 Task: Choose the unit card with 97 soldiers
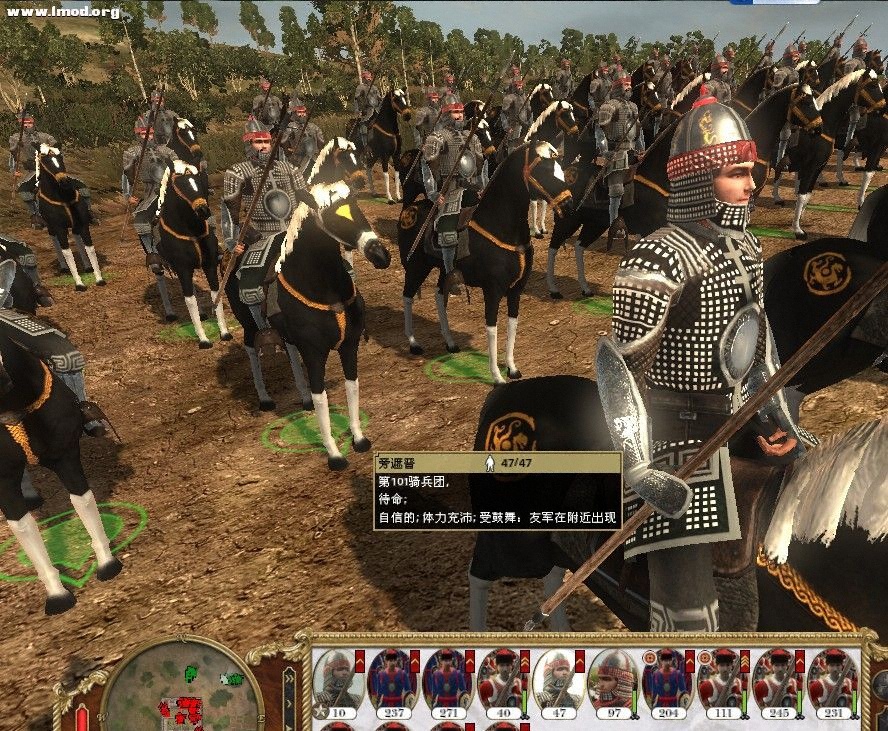pyautogui.click(x=612, y=680)
